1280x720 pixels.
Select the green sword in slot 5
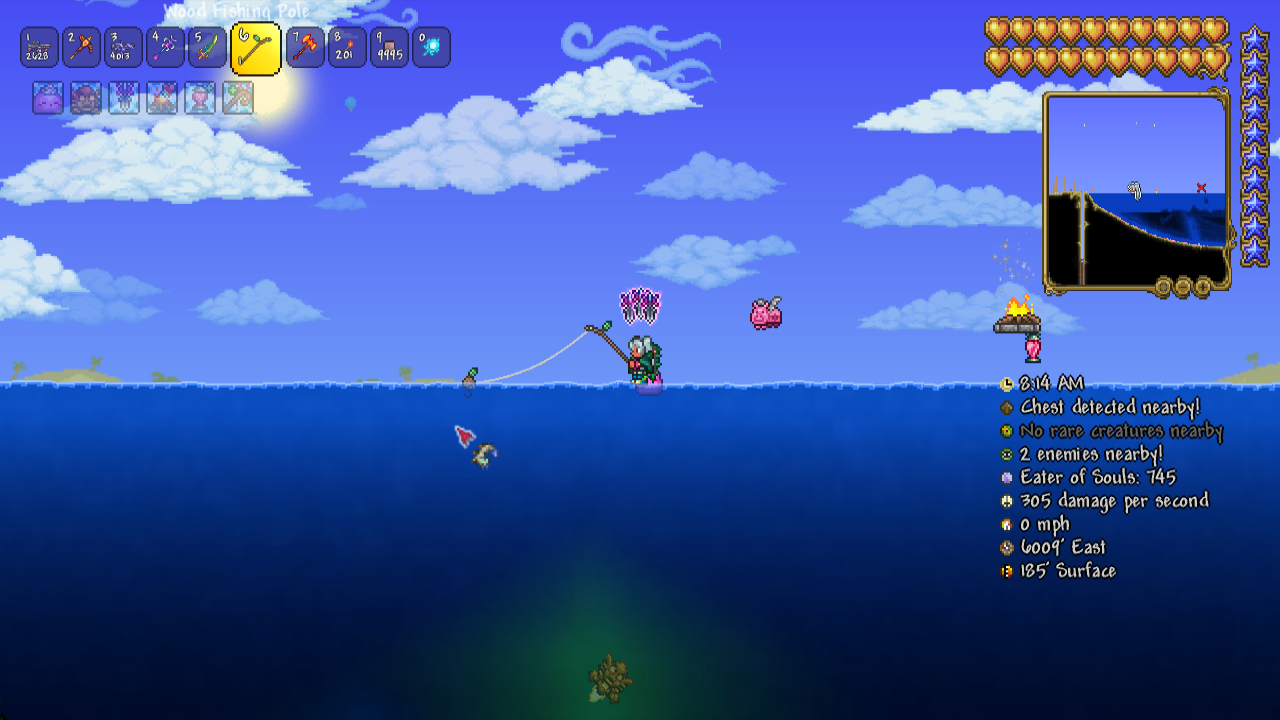tap(207, 48)
